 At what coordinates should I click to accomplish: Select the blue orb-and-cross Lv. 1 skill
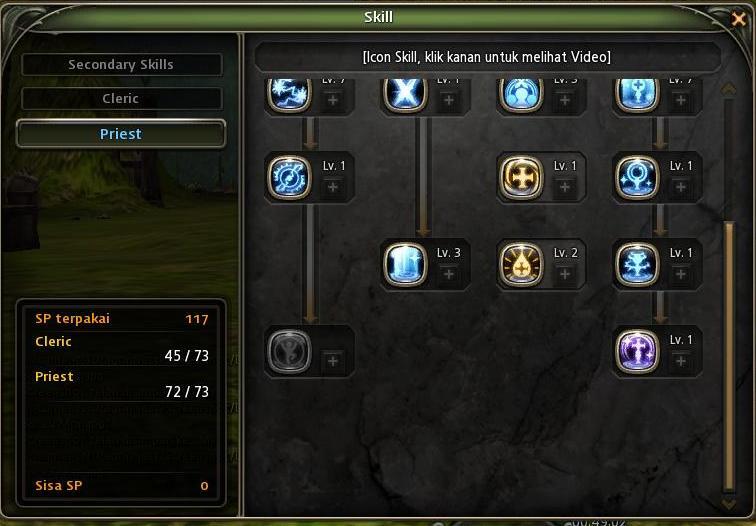click(637, 177)
